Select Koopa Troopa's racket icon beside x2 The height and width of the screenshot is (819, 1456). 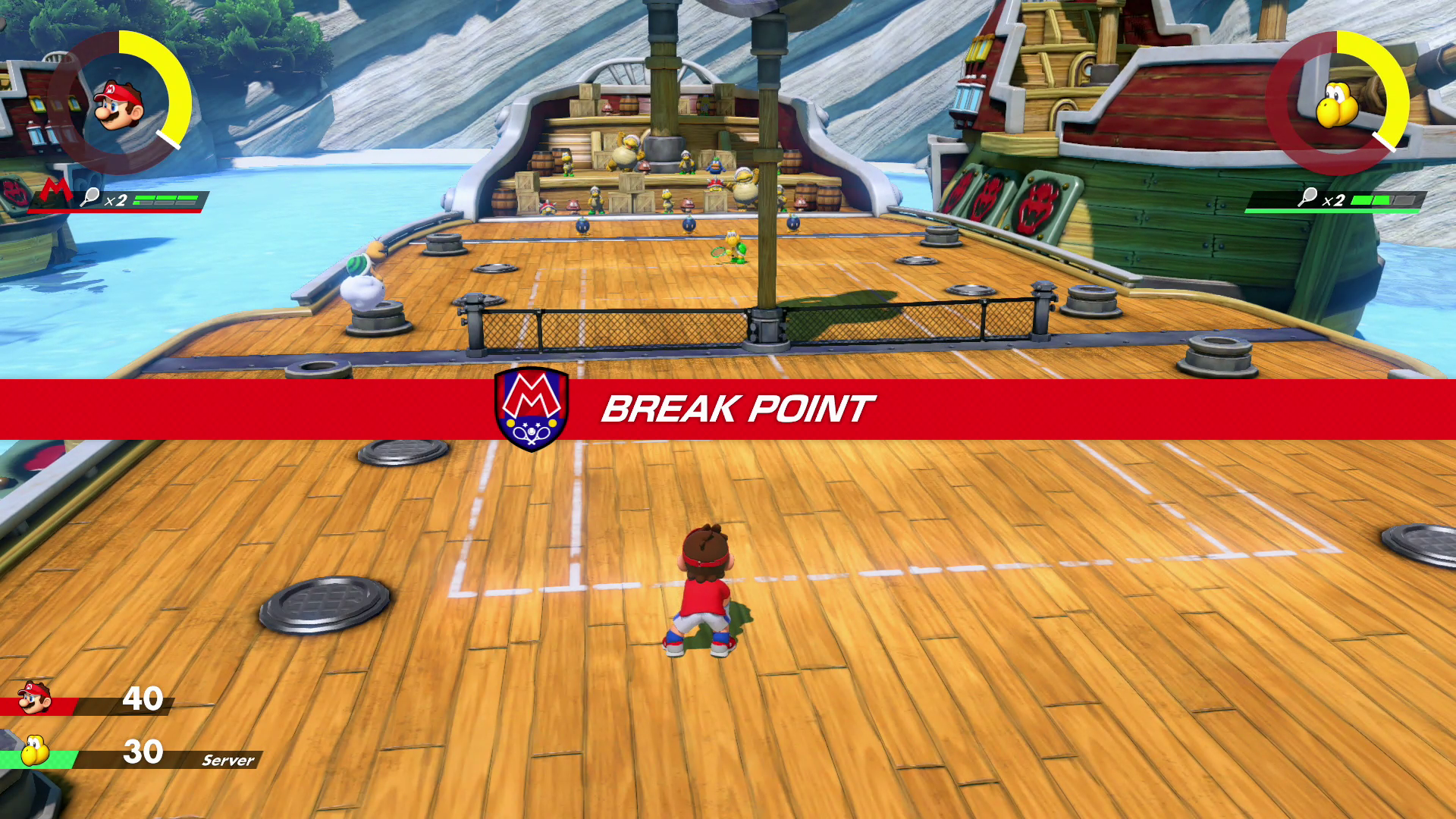[x=1307, y=197]
